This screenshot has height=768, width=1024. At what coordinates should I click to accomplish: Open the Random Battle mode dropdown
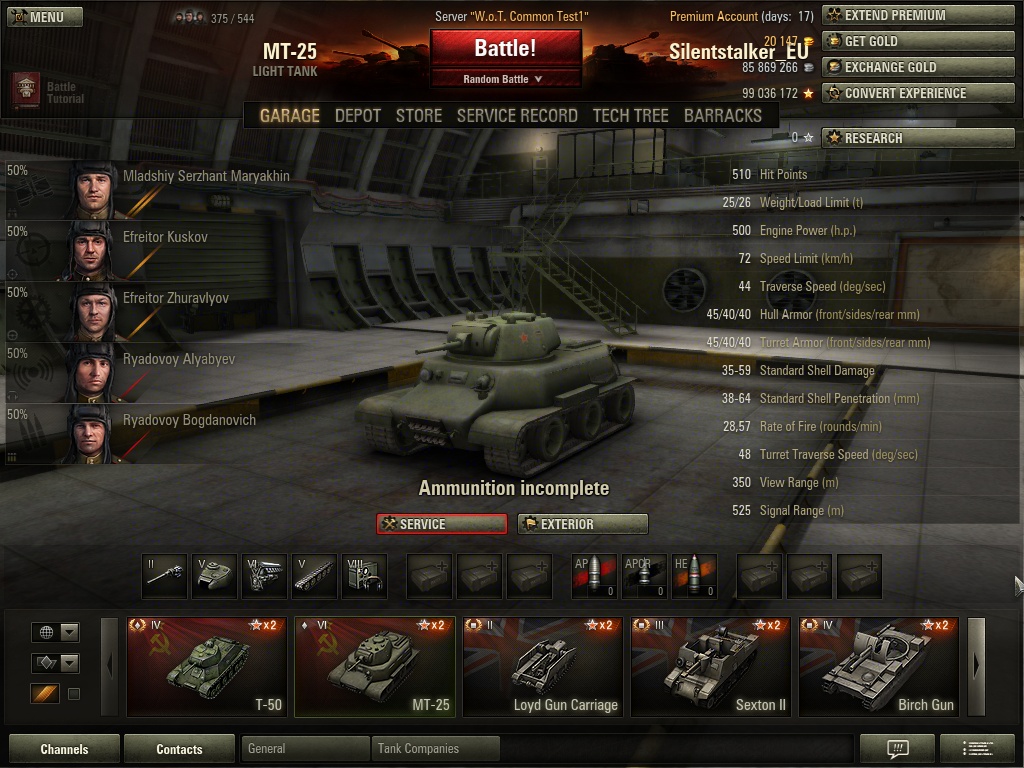[x=505, y=79]
